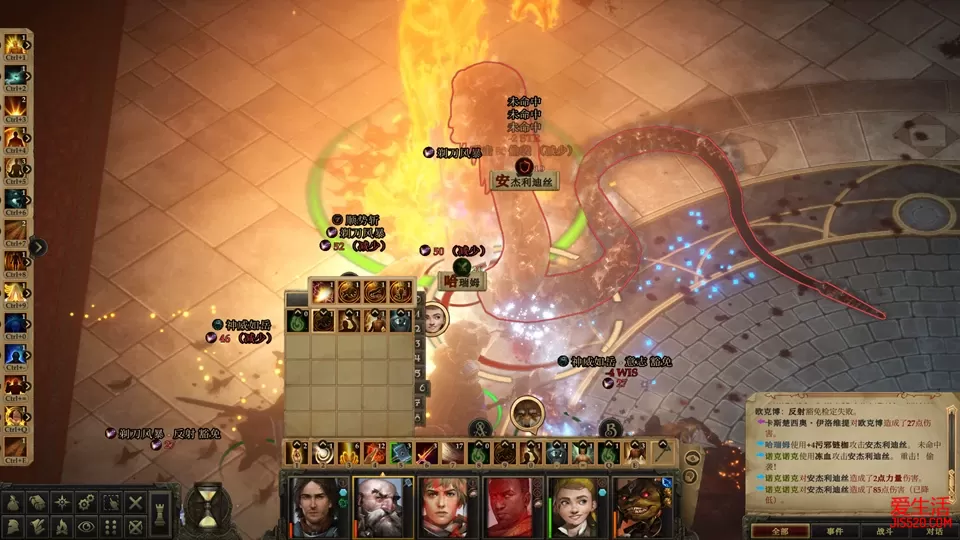The width and height of the screenshot is (960, 540).
Task: Select the white-bearded dwarf portrait
Action: [384, 507]
